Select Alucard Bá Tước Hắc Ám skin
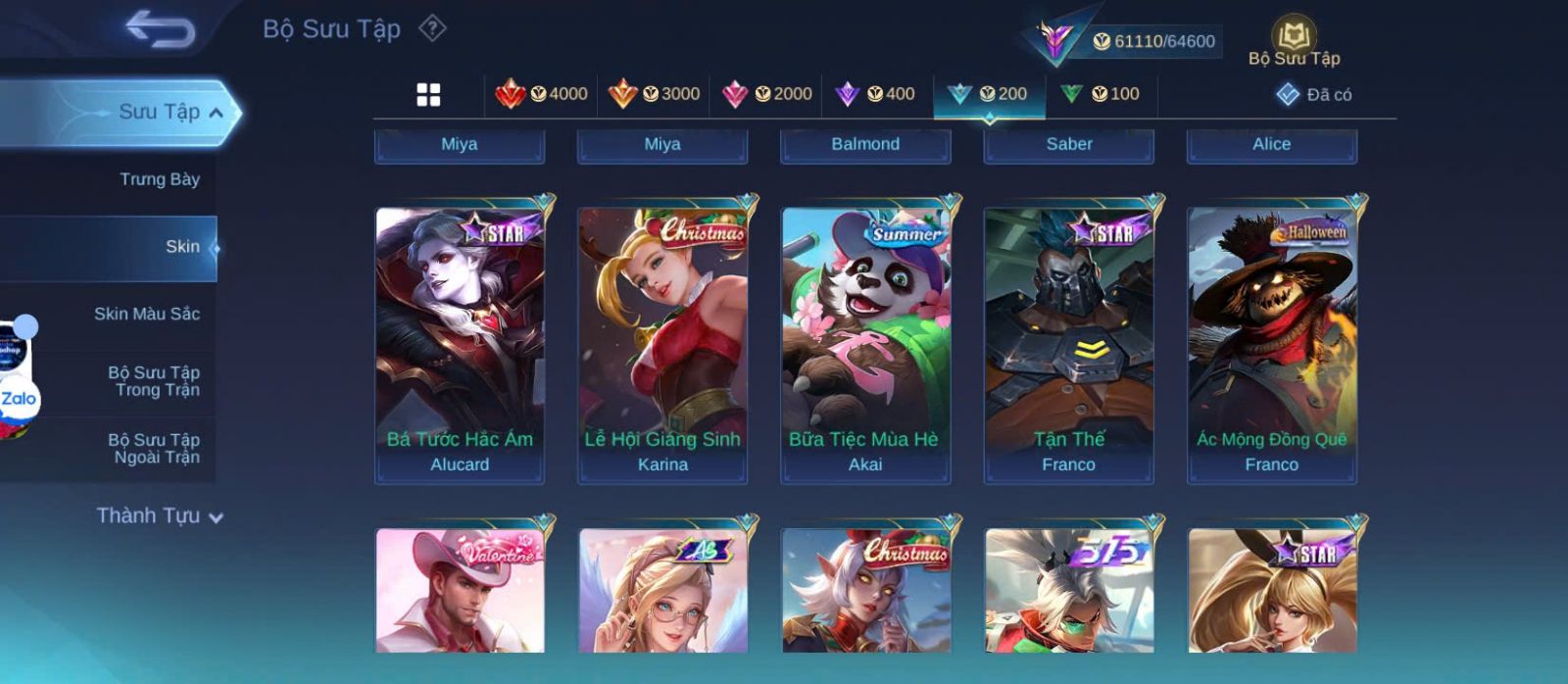Image resolution: width=1568 pixels, height=684 pixels. tap(460, 345)
